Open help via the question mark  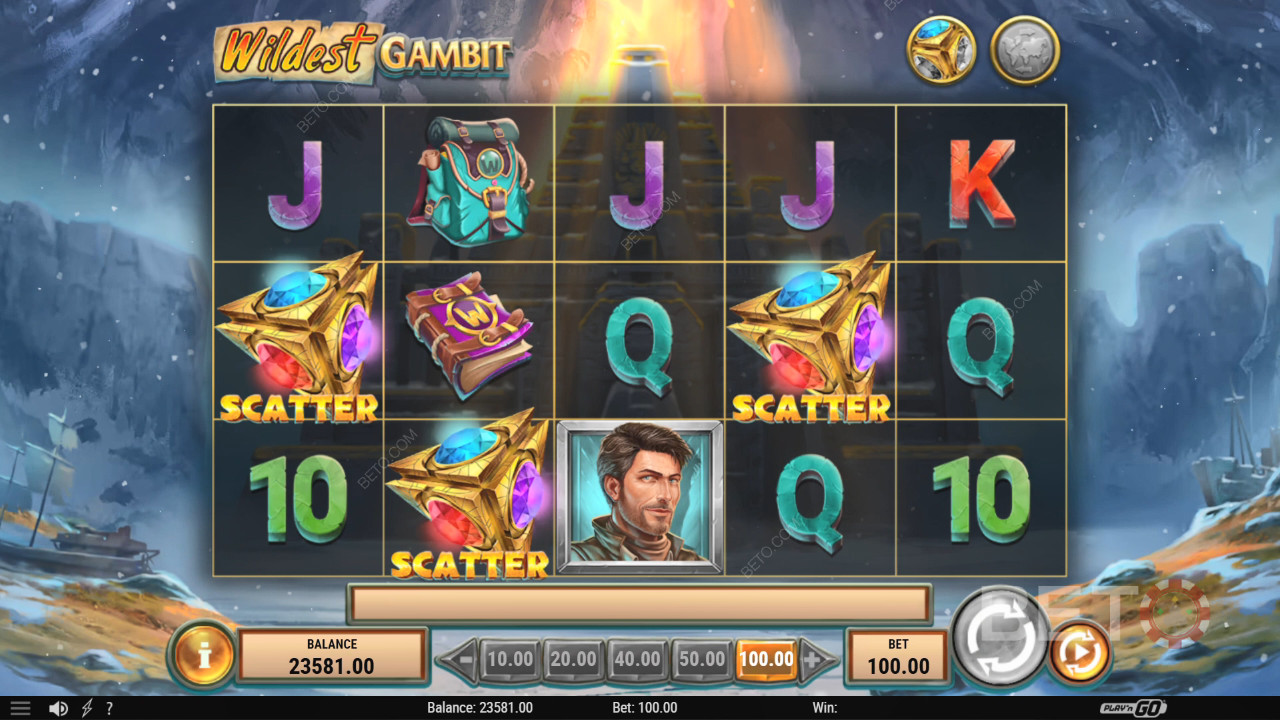(x=109, y=708)
